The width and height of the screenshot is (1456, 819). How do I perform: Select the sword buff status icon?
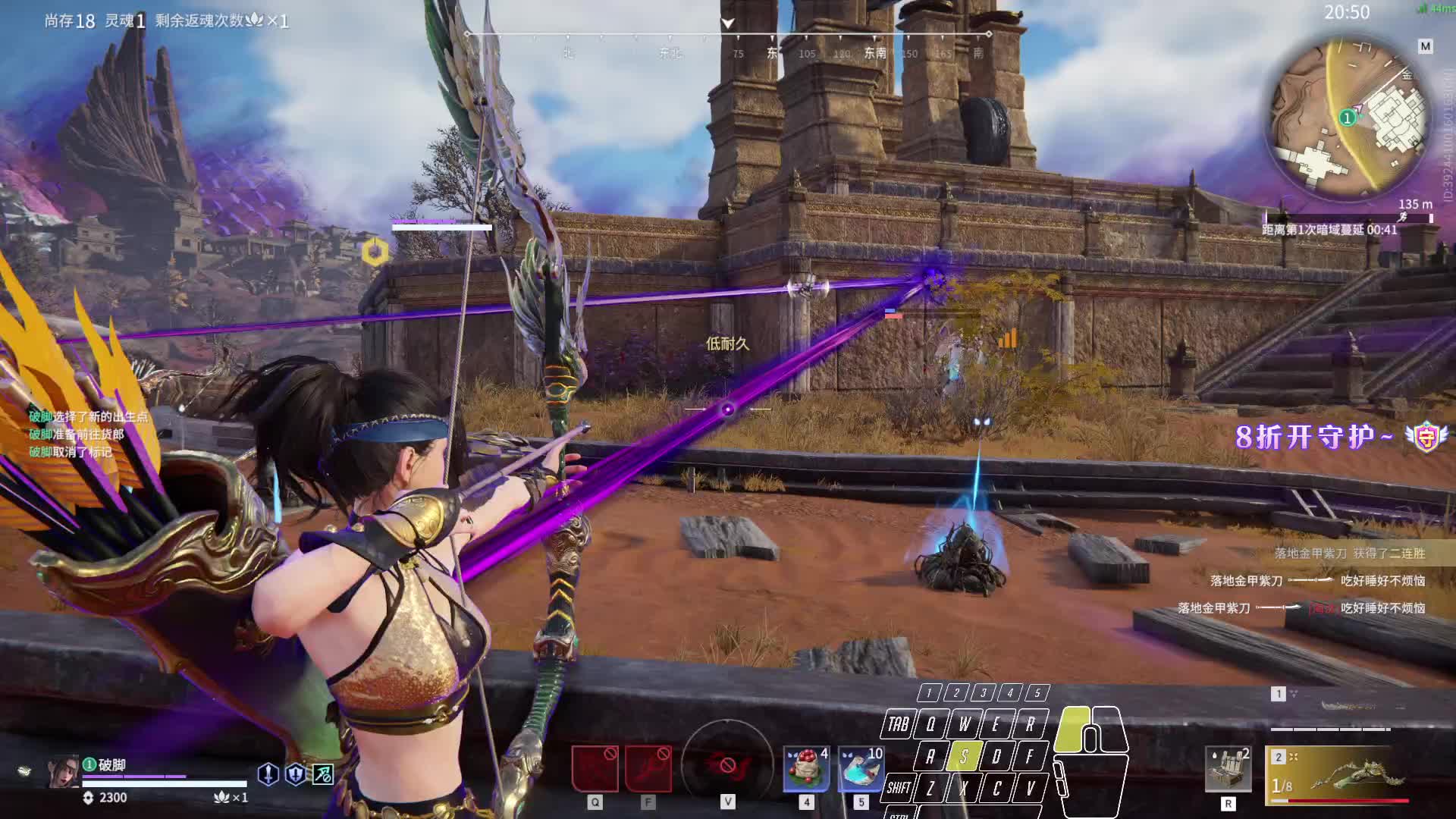268,773
